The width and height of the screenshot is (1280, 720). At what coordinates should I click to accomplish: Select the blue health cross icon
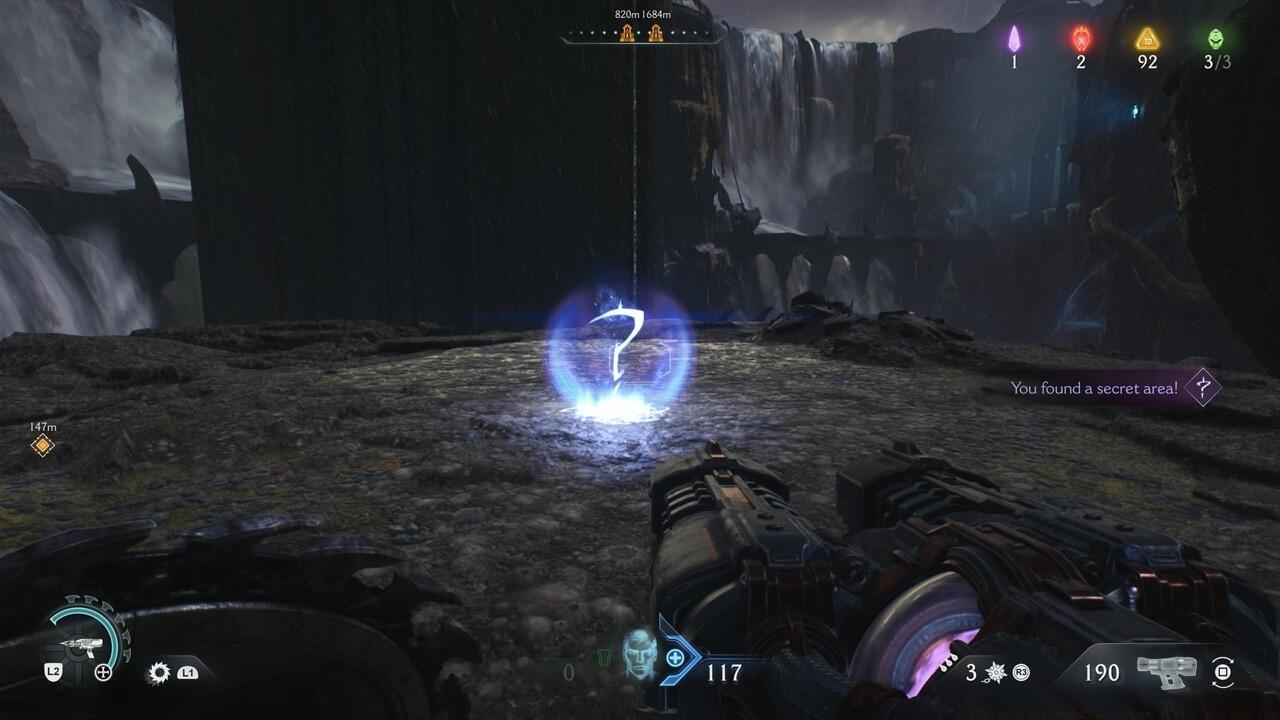tap(676, 657)
